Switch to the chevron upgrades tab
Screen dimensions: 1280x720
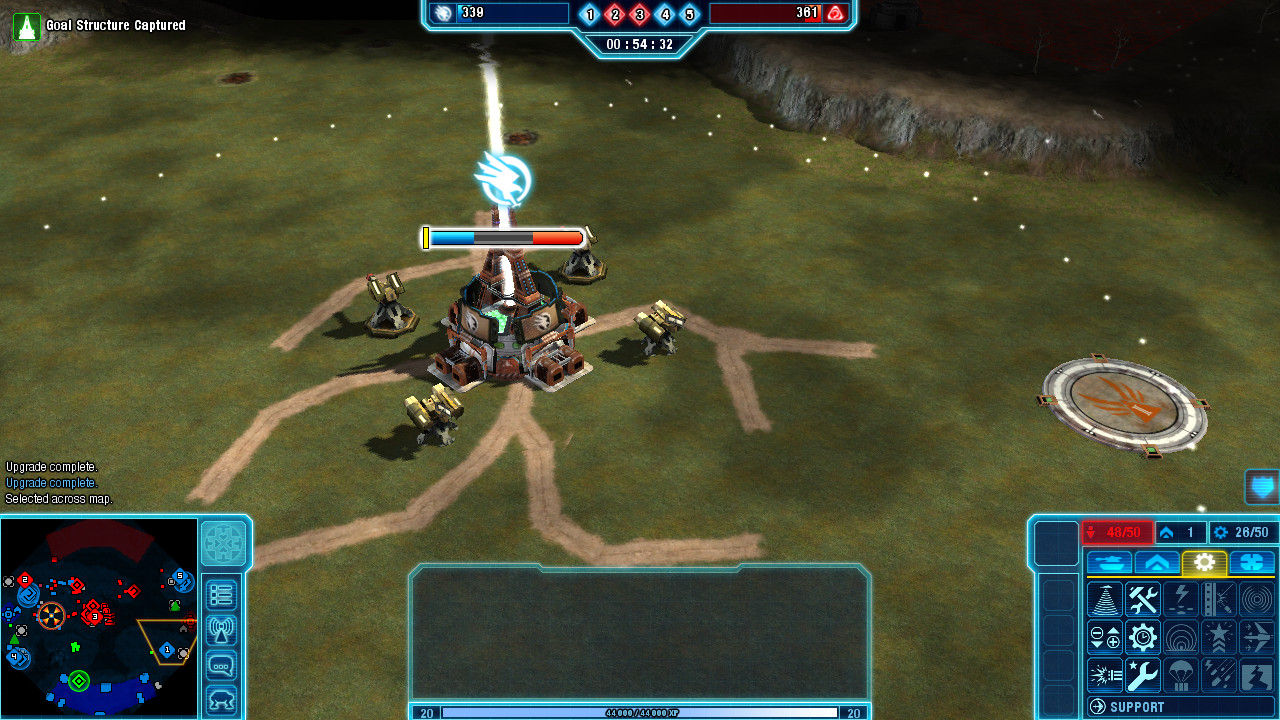click(1157, 562)
